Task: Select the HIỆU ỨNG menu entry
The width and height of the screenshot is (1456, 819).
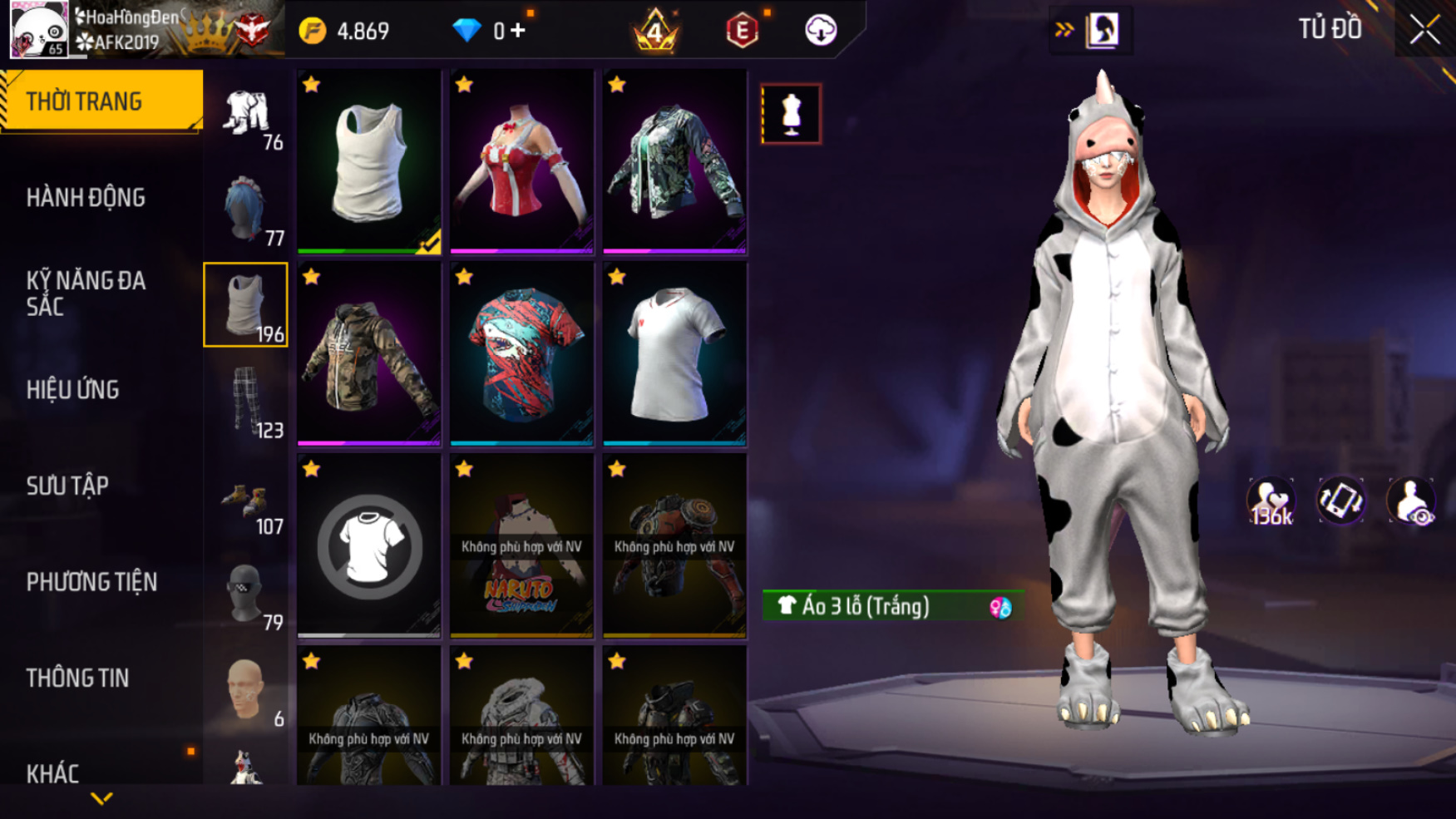Action: (x=73, y=390)
